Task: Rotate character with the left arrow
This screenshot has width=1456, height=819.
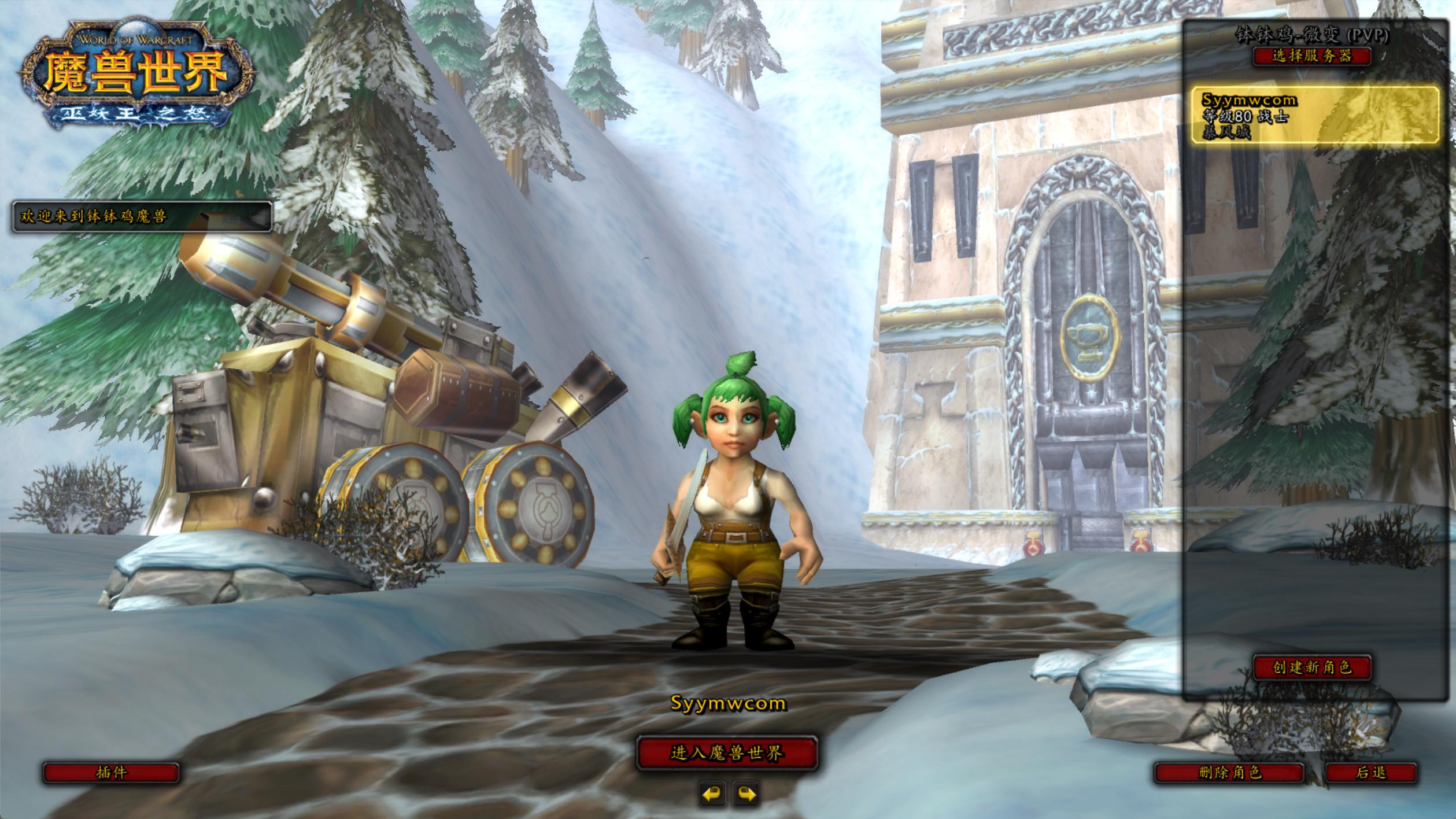Action: click(712, 794)
